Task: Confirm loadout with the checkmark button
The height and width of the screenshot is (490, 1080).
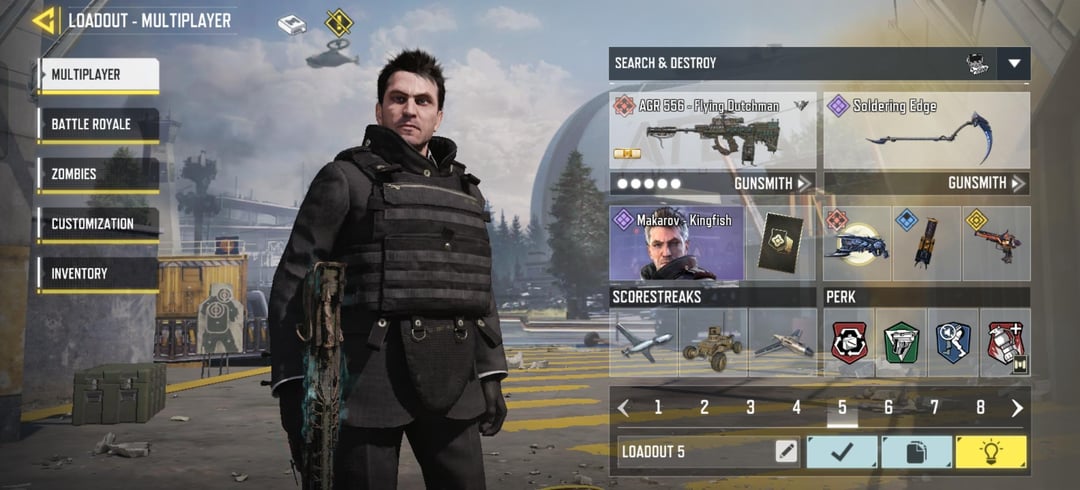Action: point(842,451)
